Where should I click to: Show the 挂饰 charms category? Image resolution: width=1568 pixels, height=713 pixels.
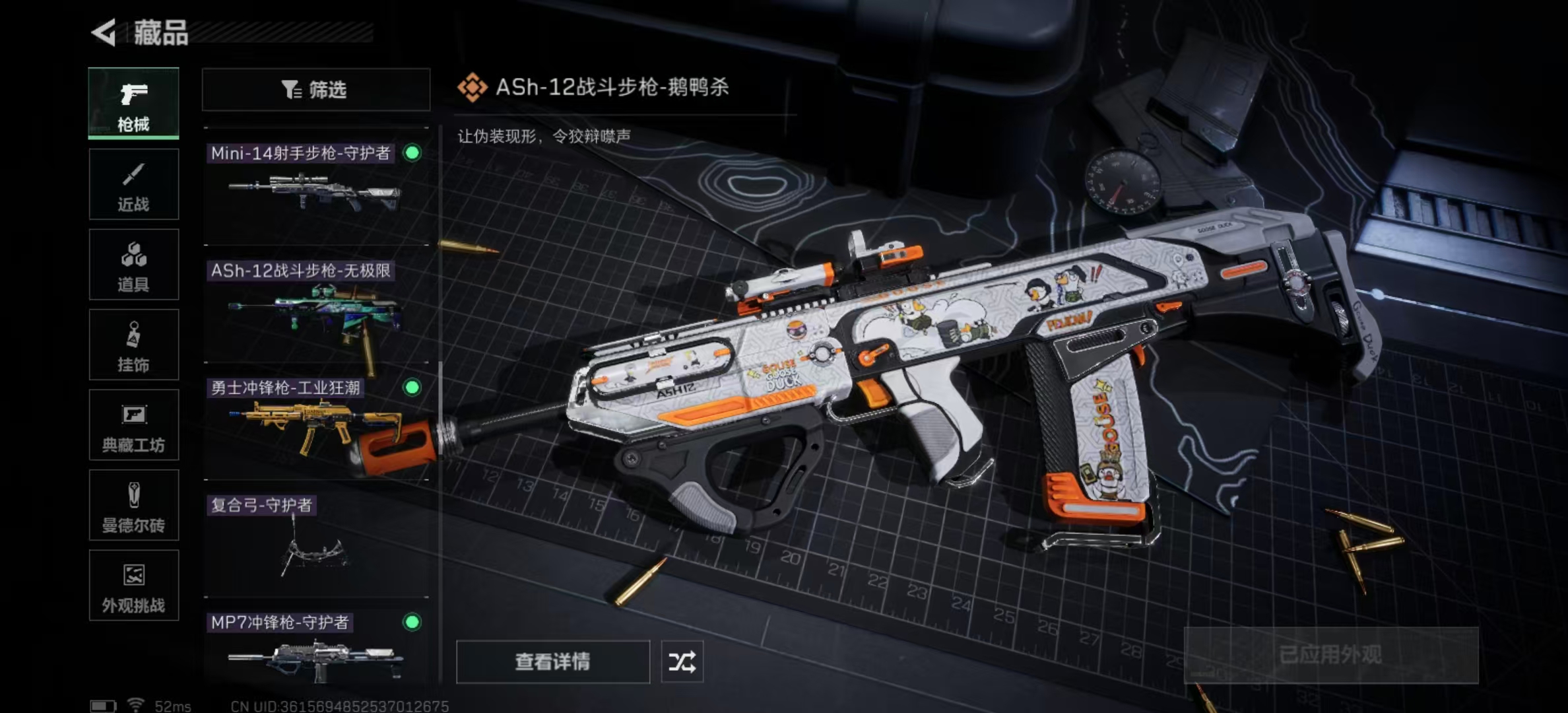133,345
